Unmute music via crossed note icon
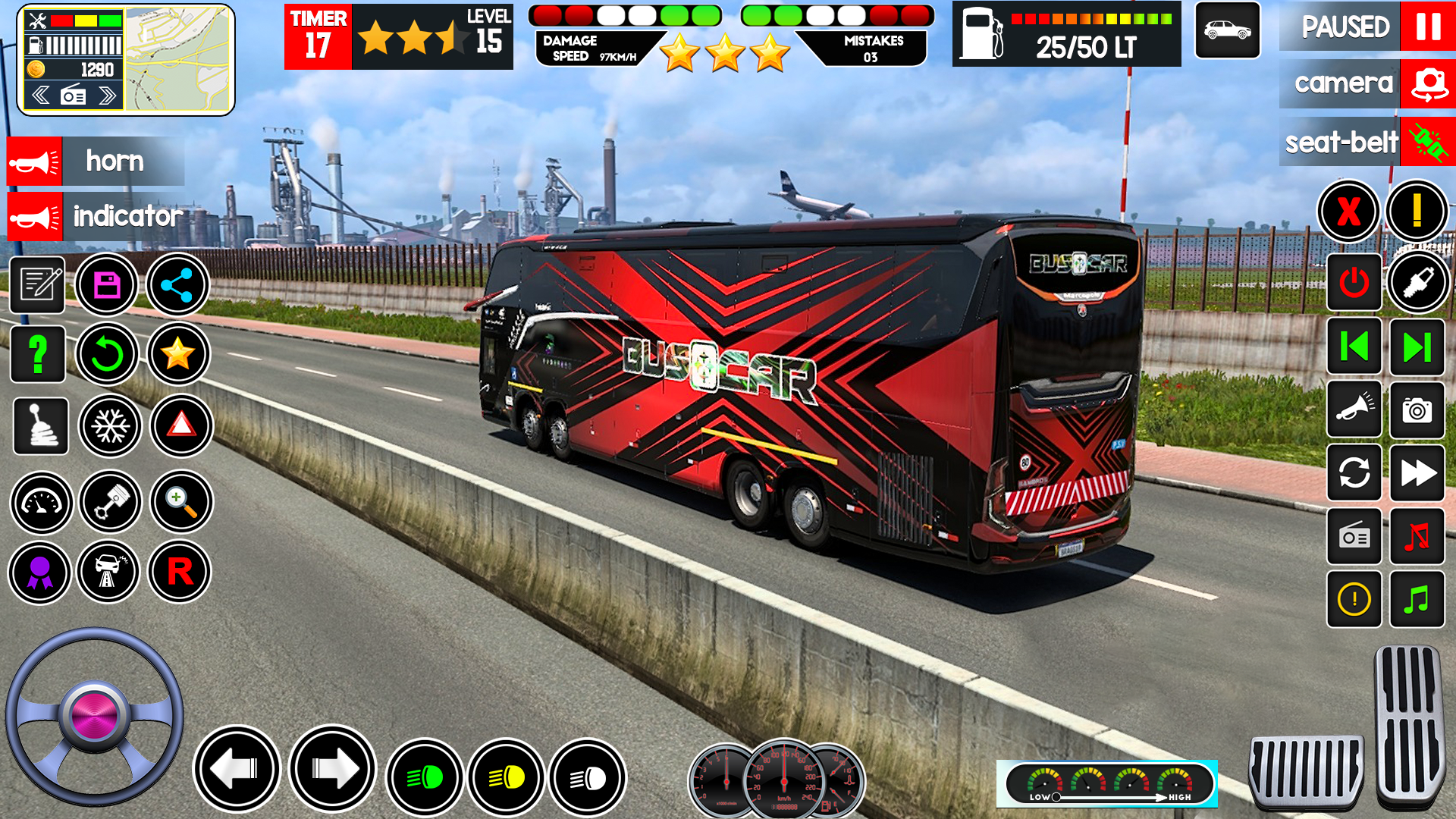1456x819 pixels. pyautogui.click(x=1418, y=537)
